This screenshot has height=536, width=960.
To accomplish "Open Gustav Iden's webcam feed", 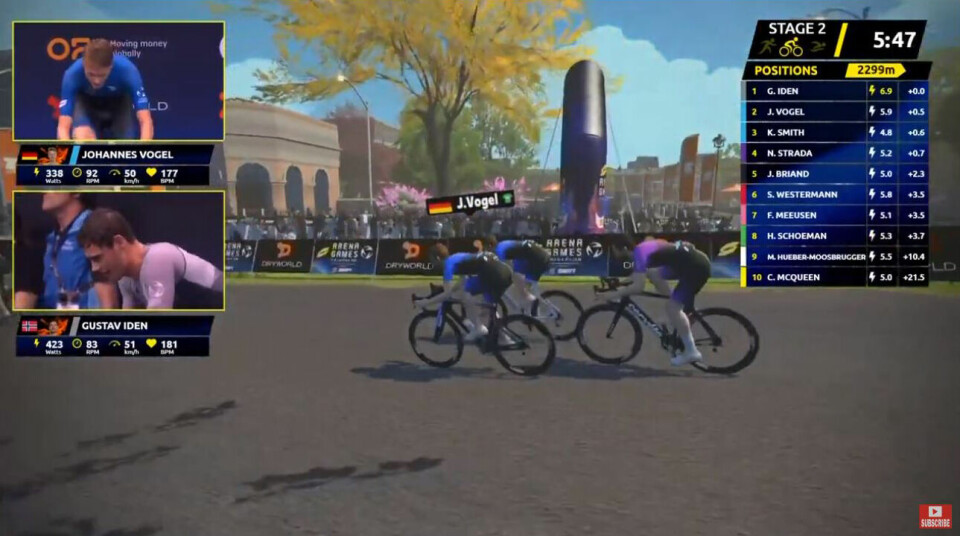I will click(x=118, y=250).
